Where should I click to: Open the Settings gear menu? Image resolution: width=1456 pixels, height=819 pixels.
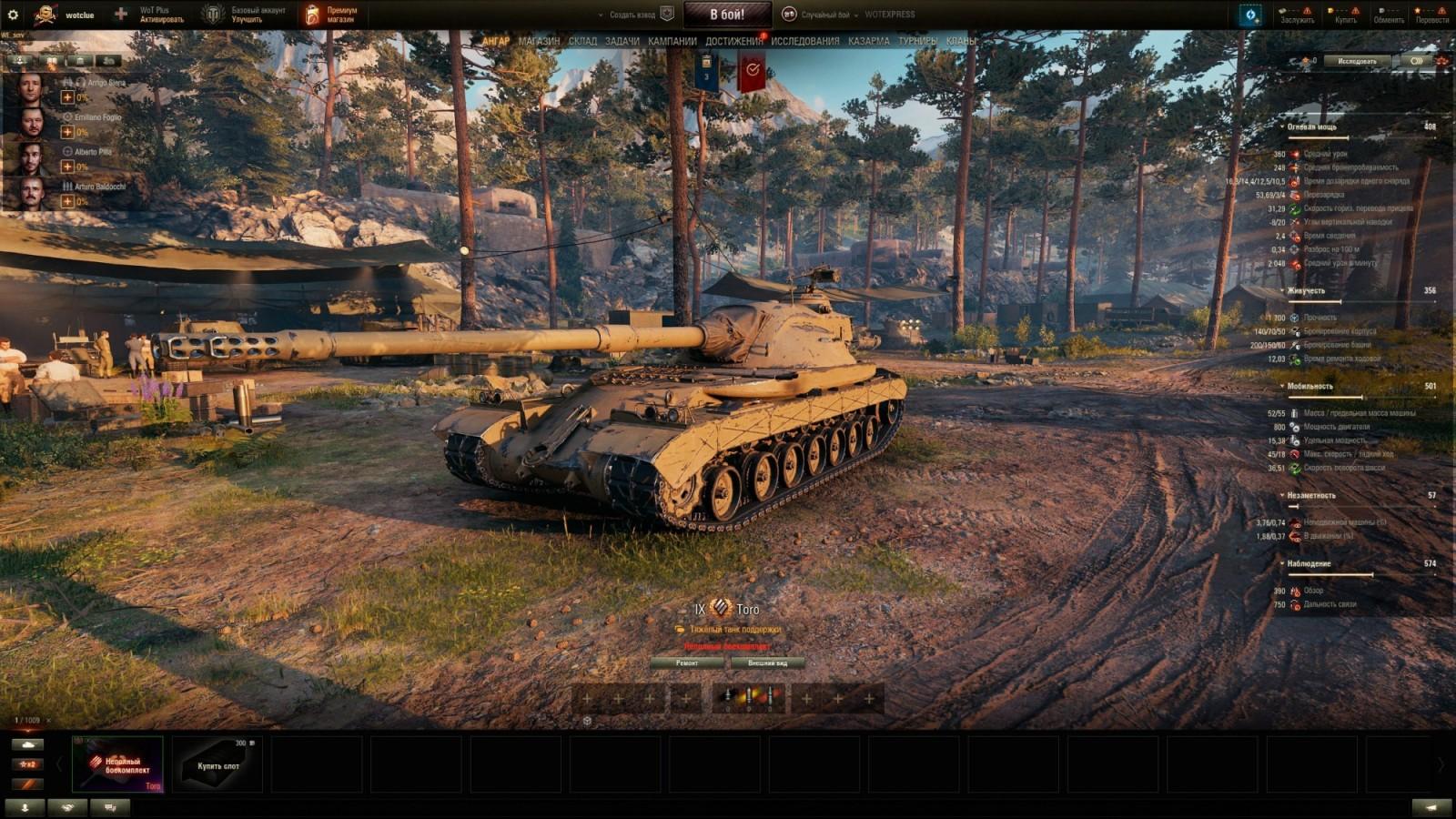(13, 13)
